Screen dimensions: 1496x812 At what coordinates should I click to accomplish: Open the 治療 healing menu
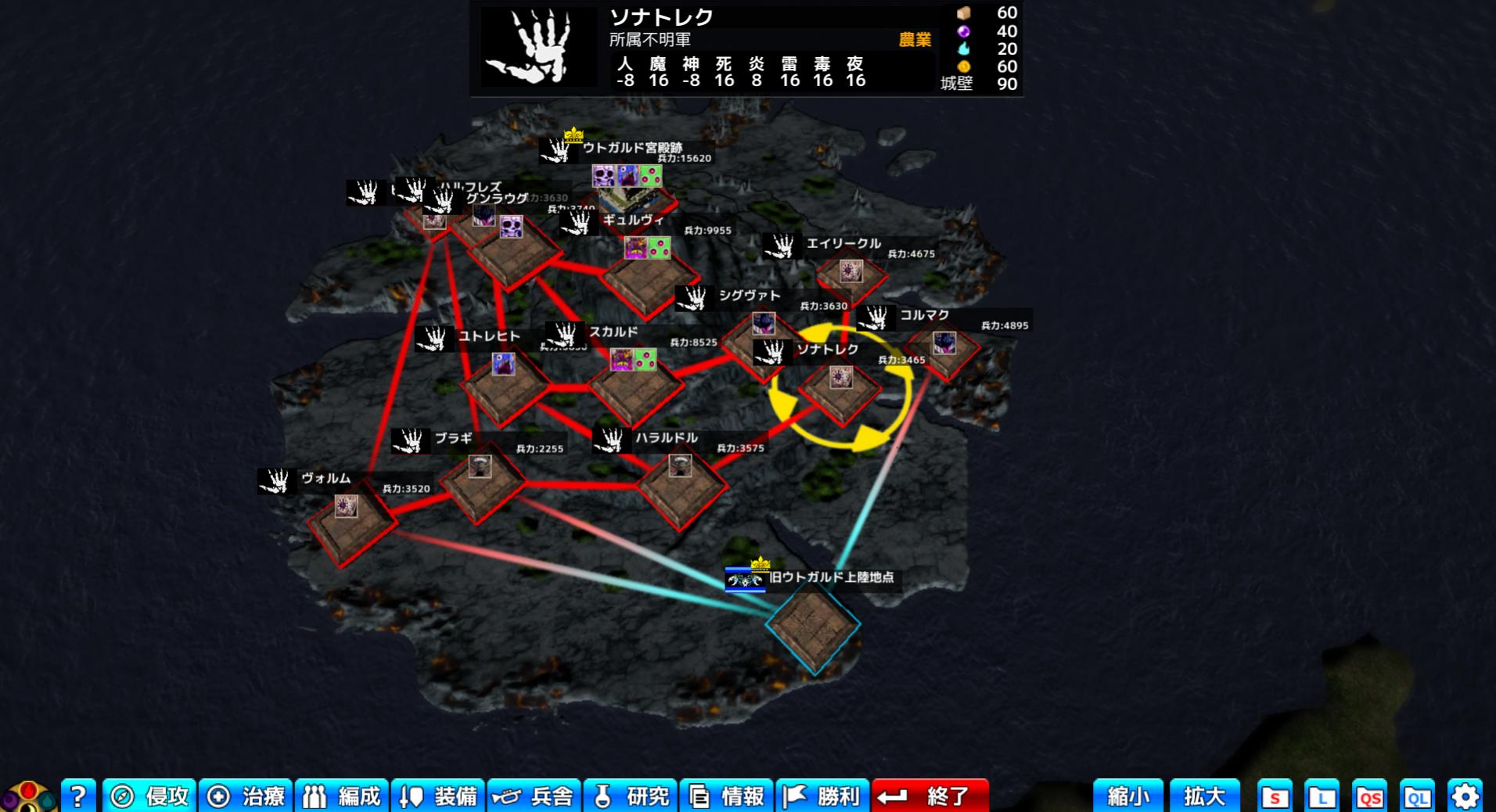246,796
